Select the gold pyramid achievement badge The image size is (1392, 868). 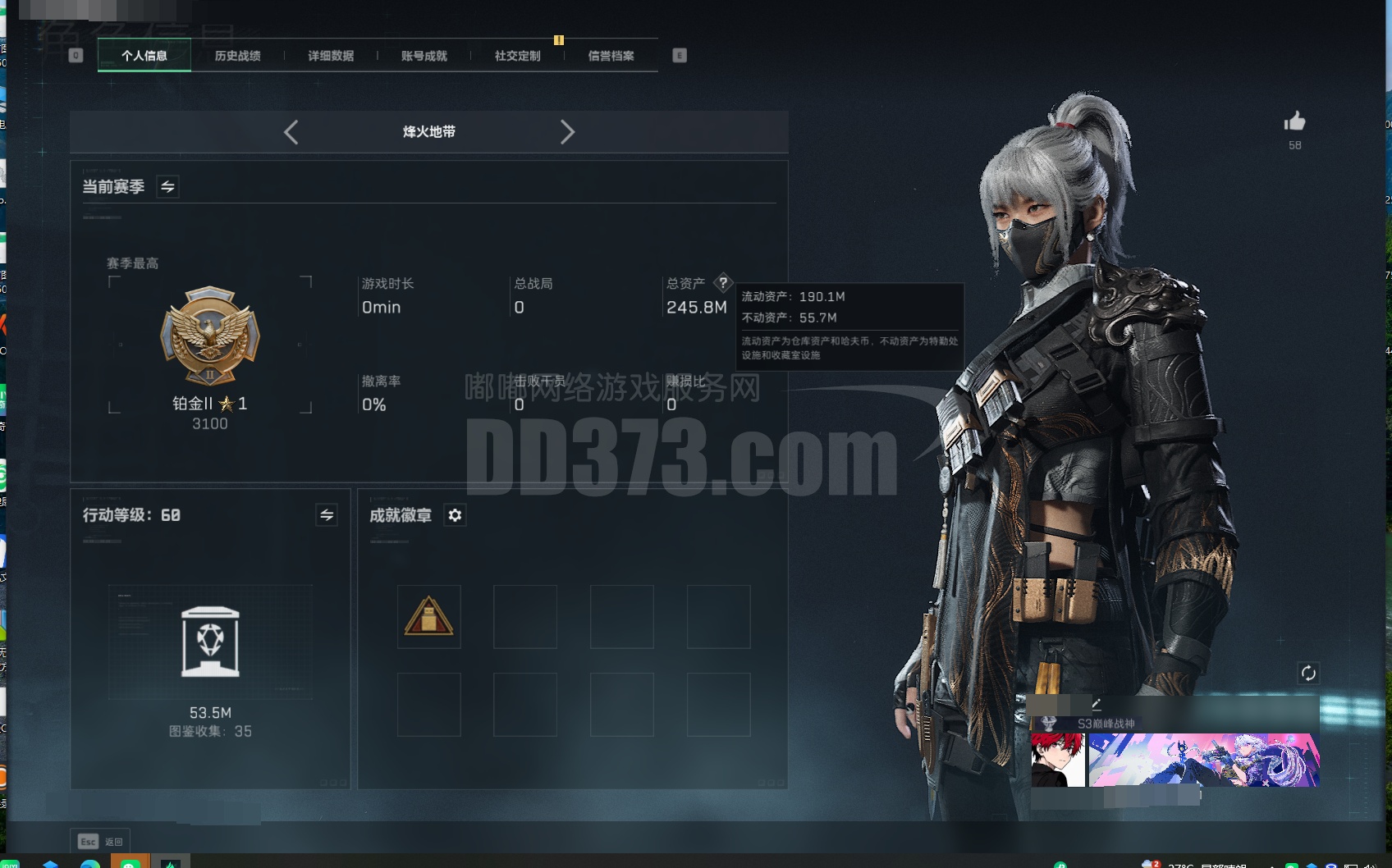coord(428,616)
